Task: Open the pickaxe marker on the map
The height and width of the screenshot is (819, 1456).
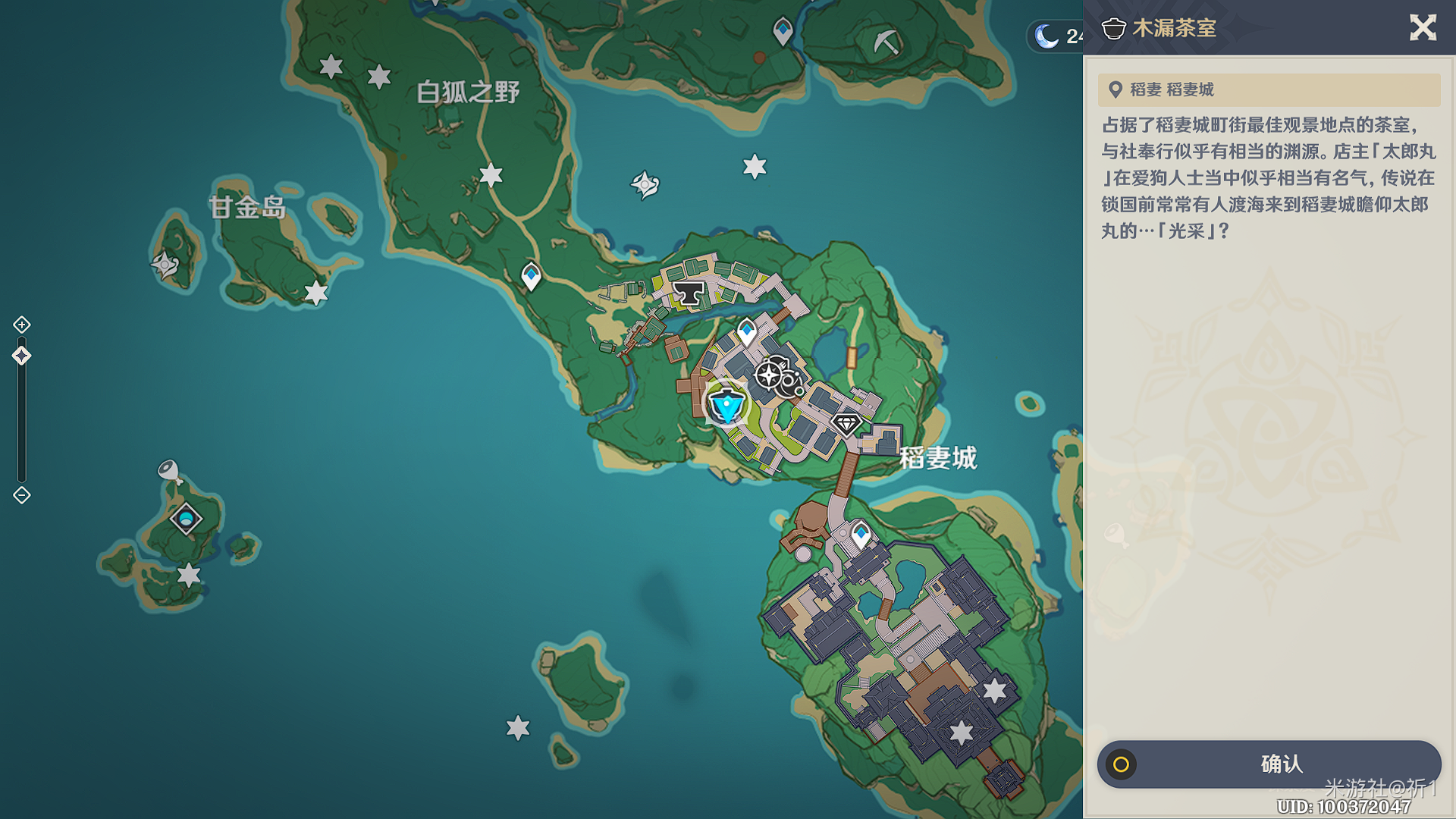Action: coord(885,41)
